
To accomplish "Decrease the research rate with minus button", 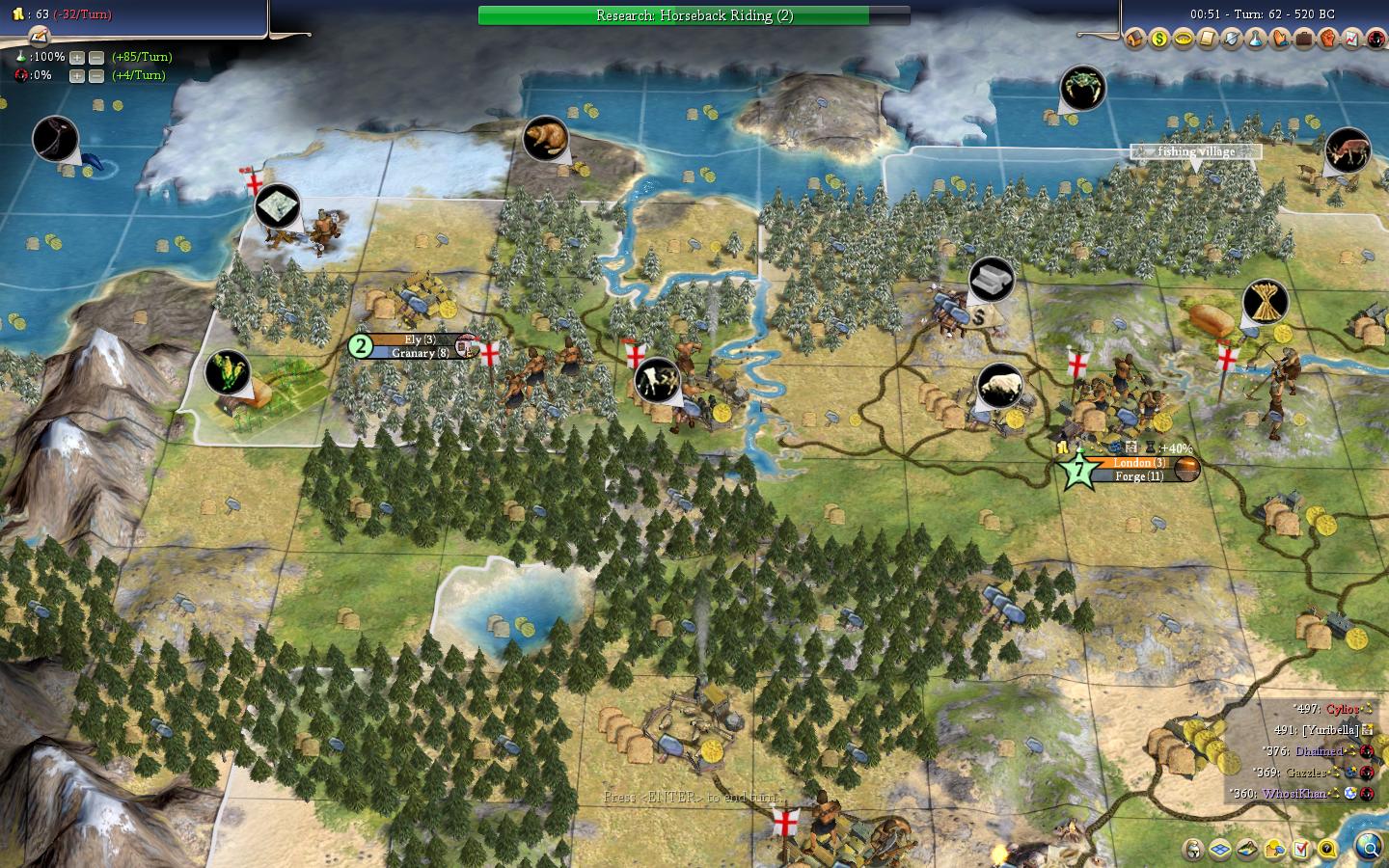I will click(x=96, y=57).
